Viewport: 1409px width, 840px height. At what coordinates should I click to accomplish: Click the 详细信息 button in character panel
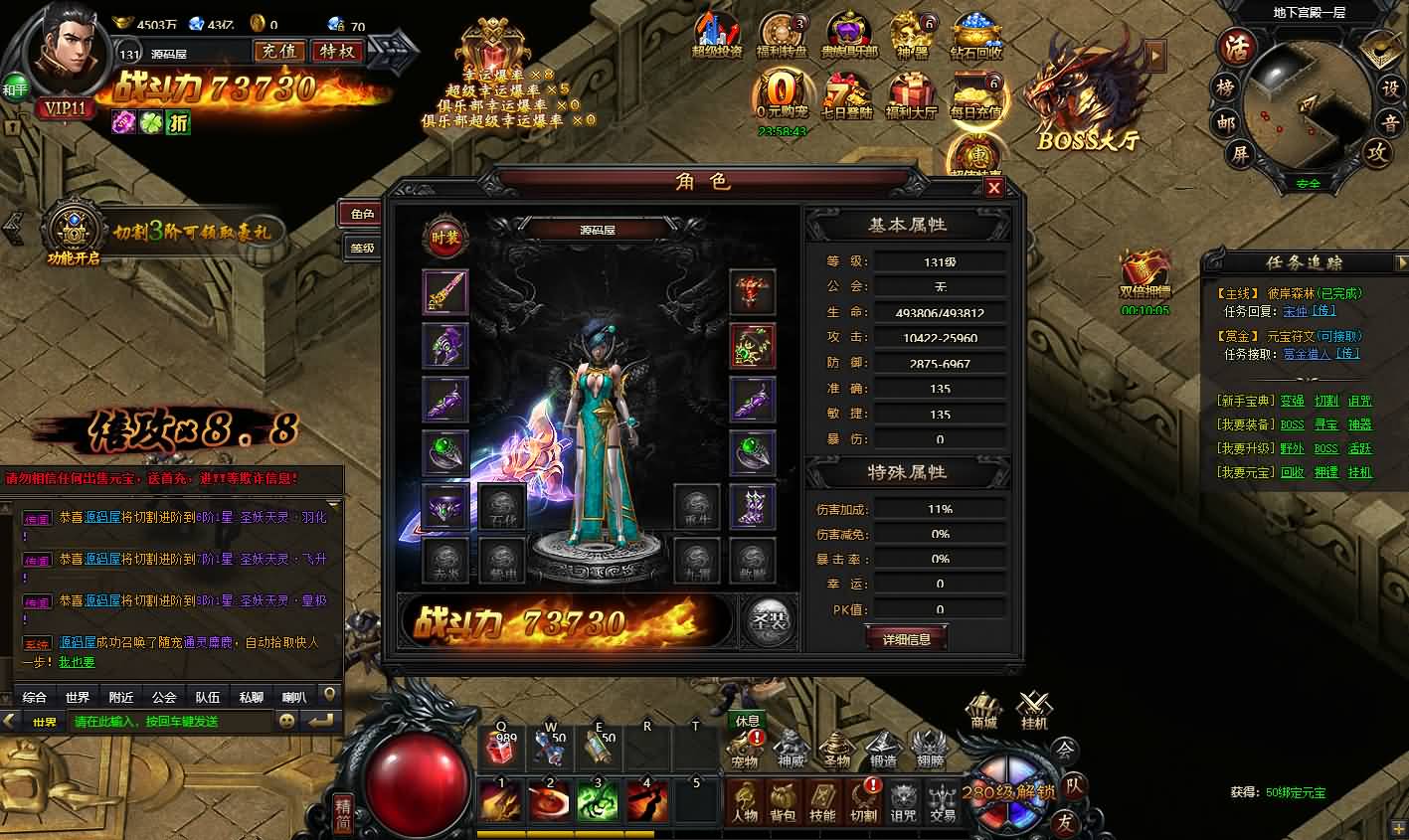(x=906, y=639)
